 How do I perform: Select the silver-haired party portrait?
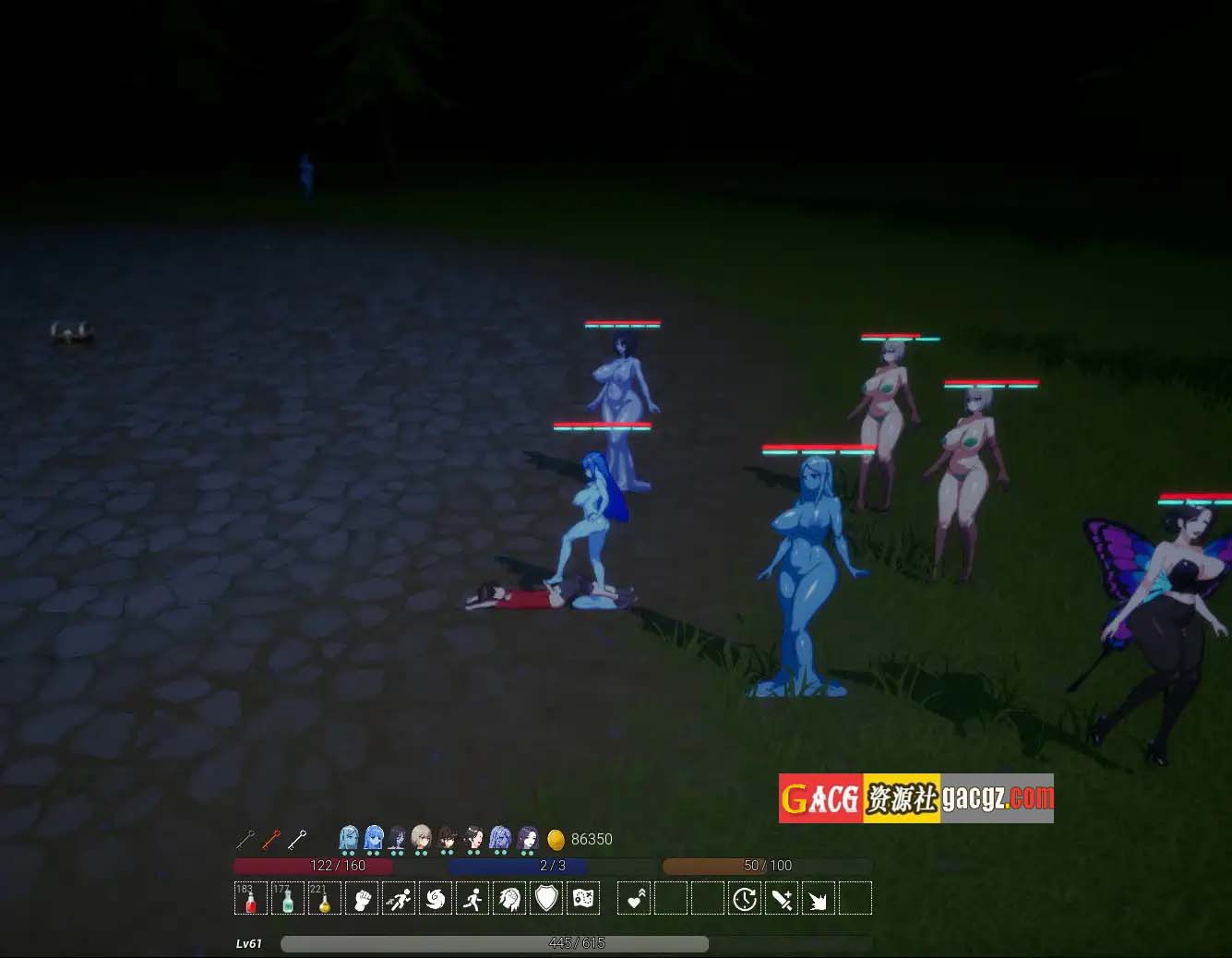pos(422,838)
